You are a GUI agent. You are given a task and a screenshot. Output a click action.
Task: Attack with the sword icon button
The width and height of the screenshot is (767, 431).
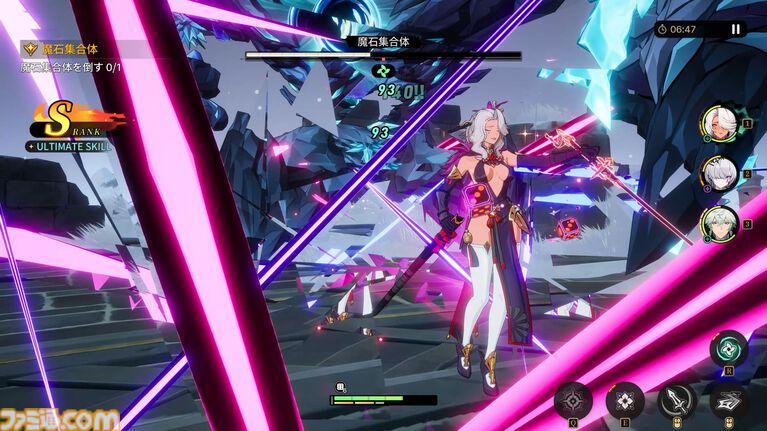click(676, 401)
